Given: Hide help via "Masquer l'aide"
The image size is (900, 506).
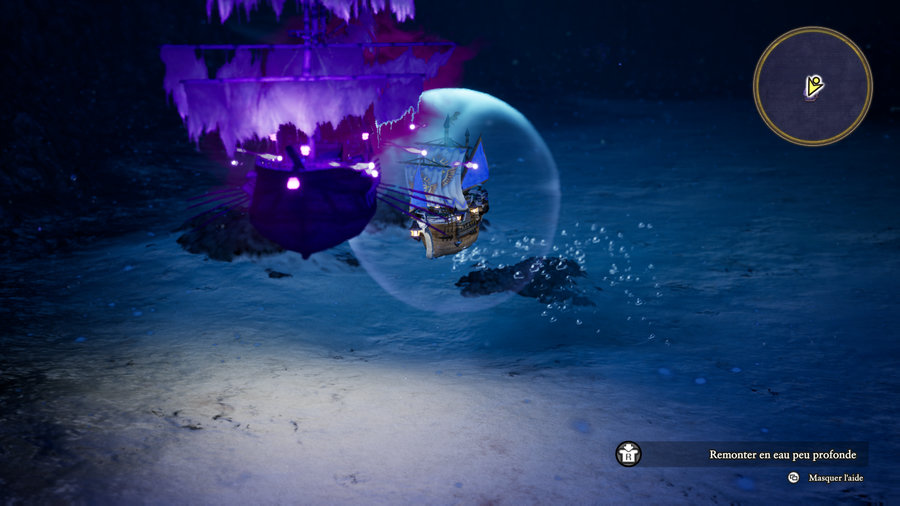Looking at the screenshot, I should click(835, 478).
